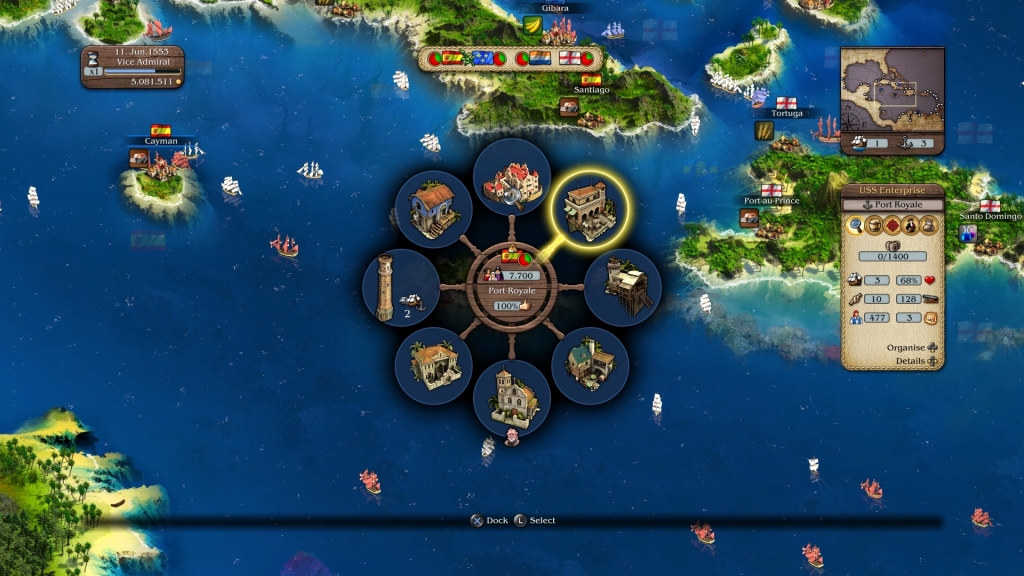Open the wooden shipyard building
Screen dimensions: 1024x576
coord(622,287)
